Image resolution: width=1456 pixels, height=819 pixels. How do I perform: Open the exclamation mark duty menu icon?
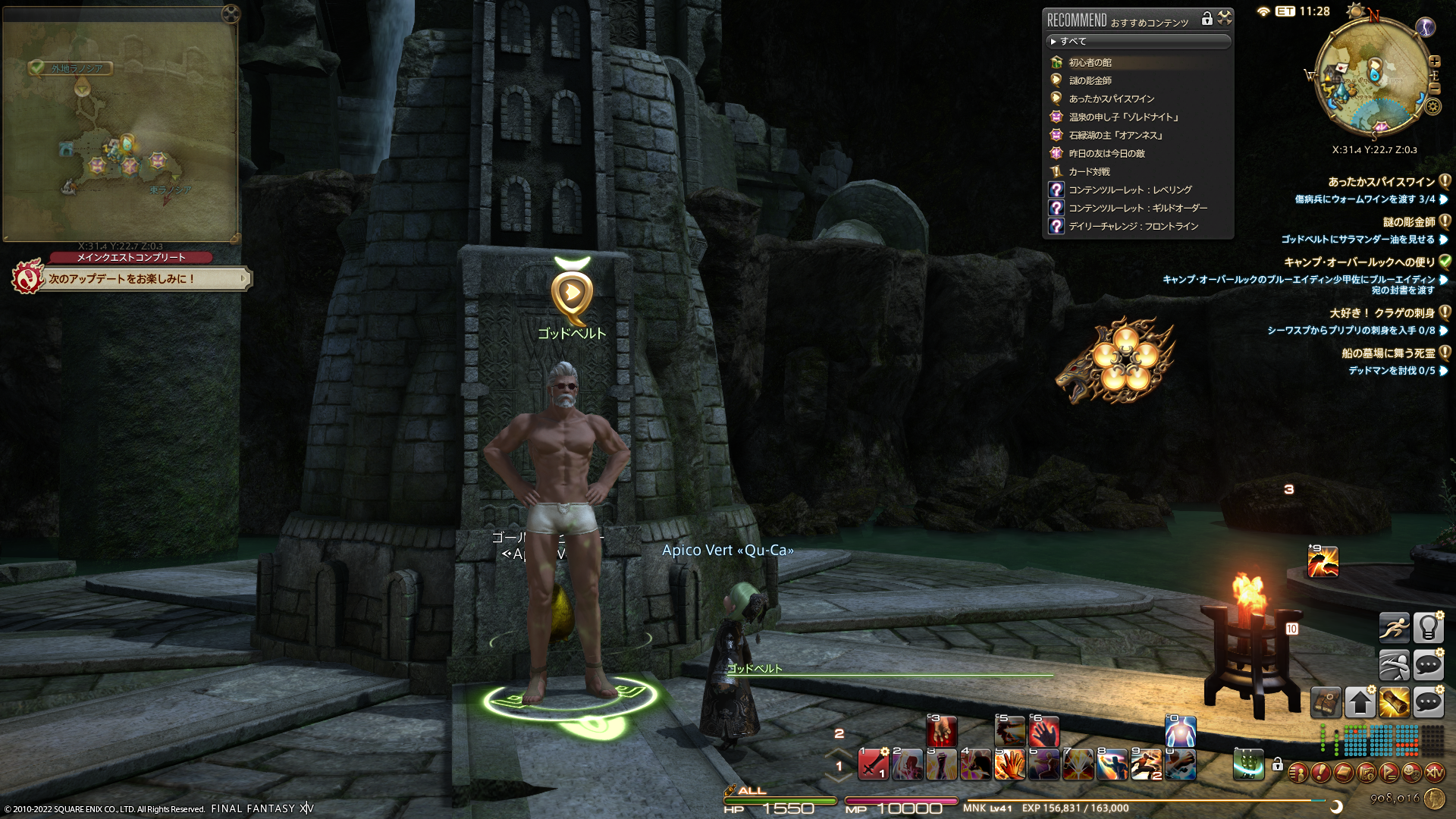pyautogui.click(x=1320, y=773)
